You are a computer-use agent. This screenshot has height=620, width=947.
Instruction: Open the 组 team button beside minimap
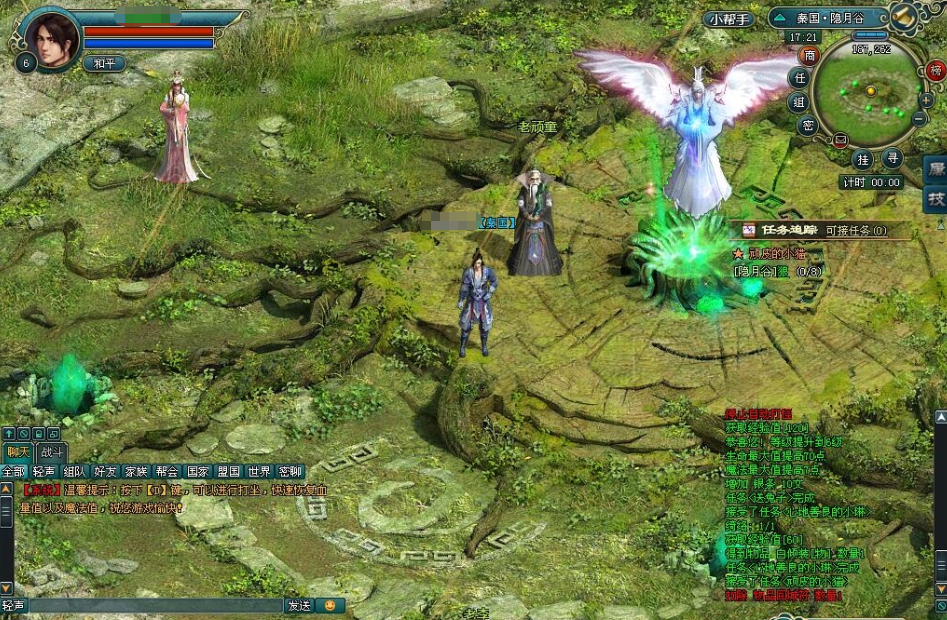click(x=799, y=102)
